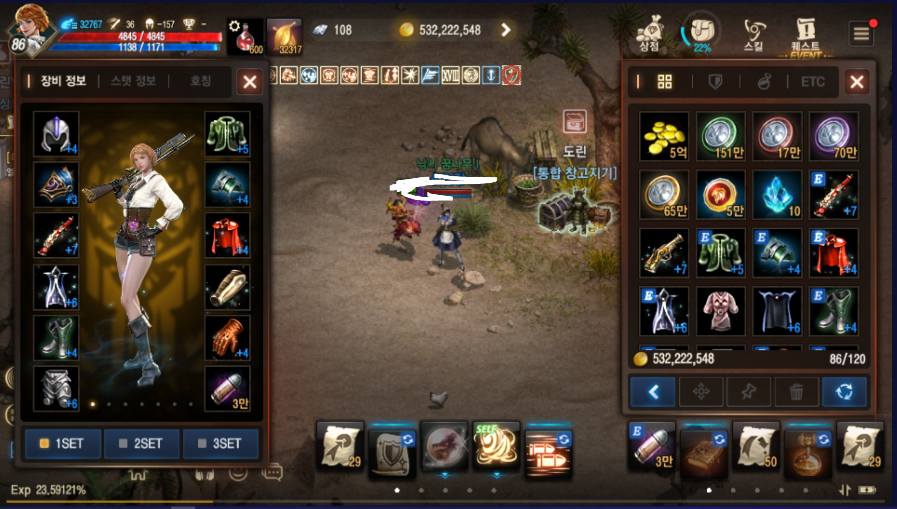Select the blue crystal item in inventory
Image resolution: width=897 pixels, height=509 pixels.
click(x=777, y=194)
